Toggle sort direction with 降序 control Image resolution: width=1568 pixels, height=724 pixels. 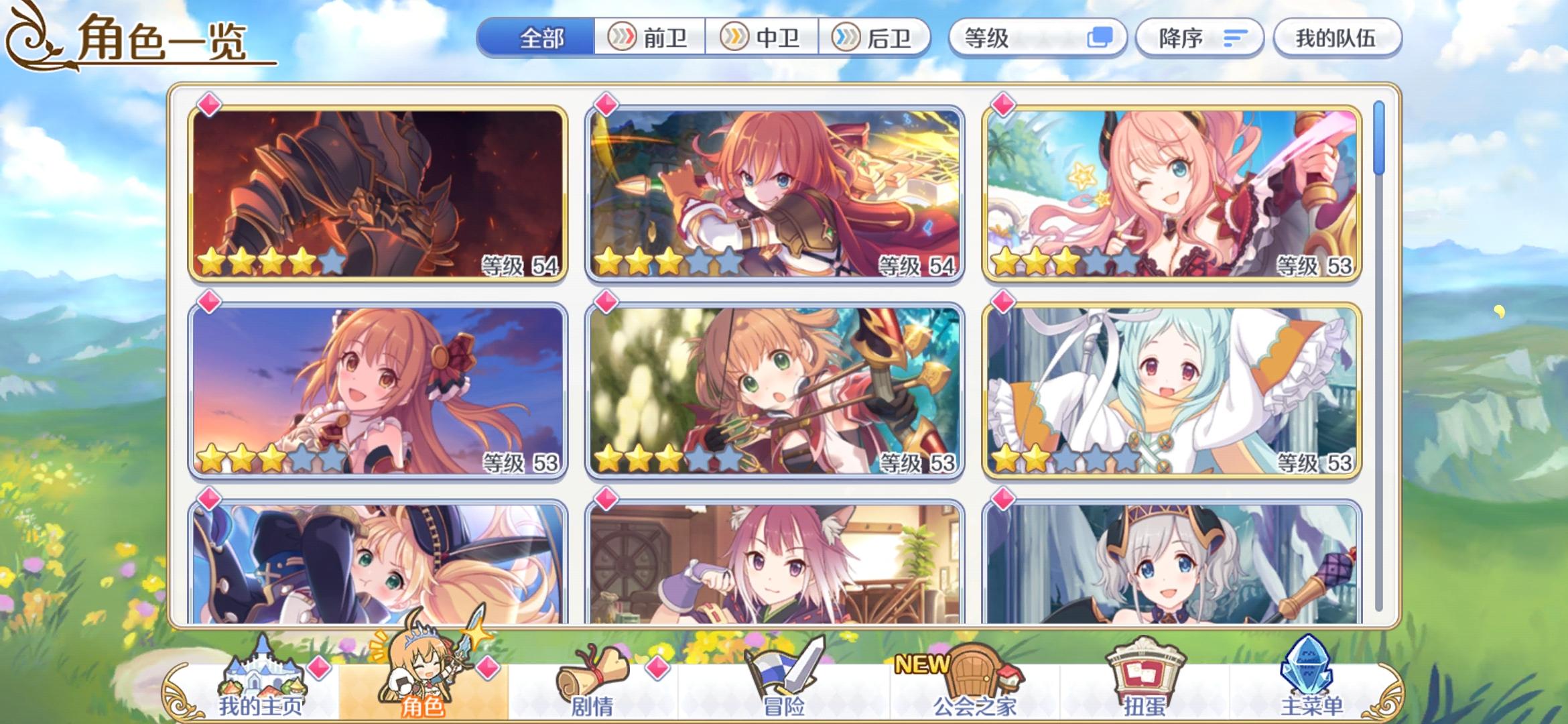(x=1199, y=38)
